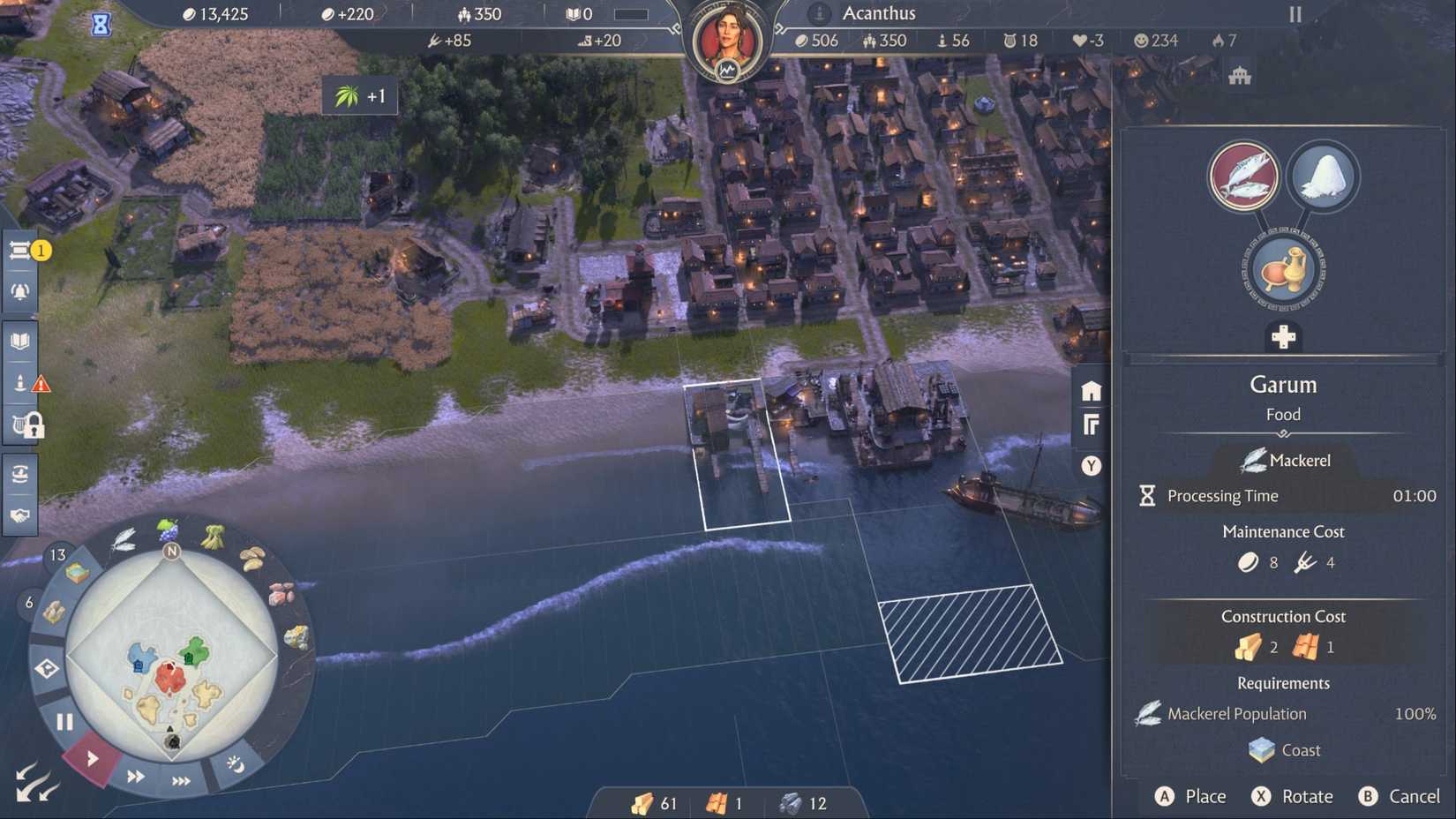Open the diplomacy handshake panel
The width and height of the screenshot is (1456, 819).
[x=19, y=515]
